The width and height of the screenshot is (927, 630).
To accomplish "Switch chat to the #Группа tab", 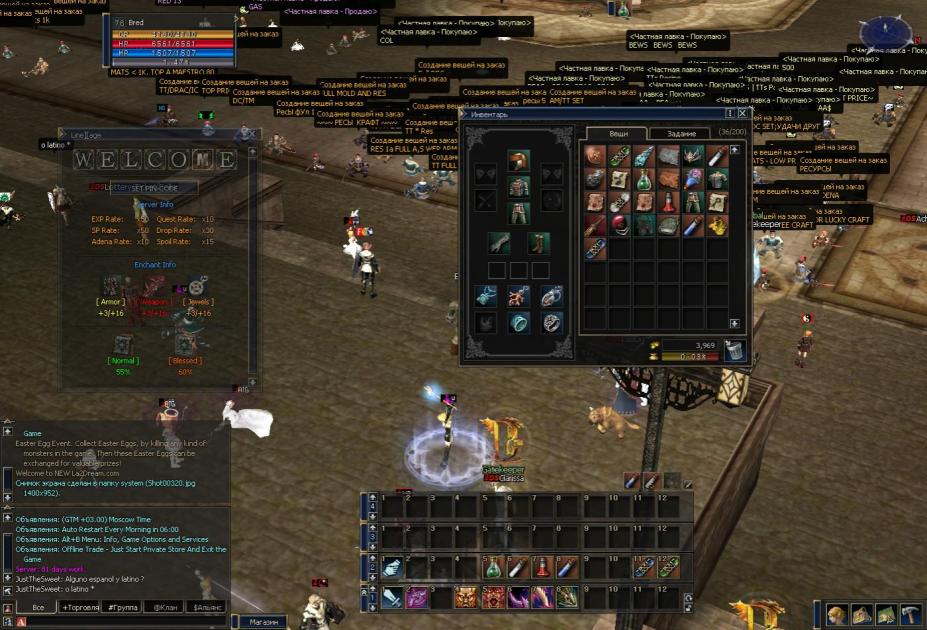I will [x=125, y=607].
